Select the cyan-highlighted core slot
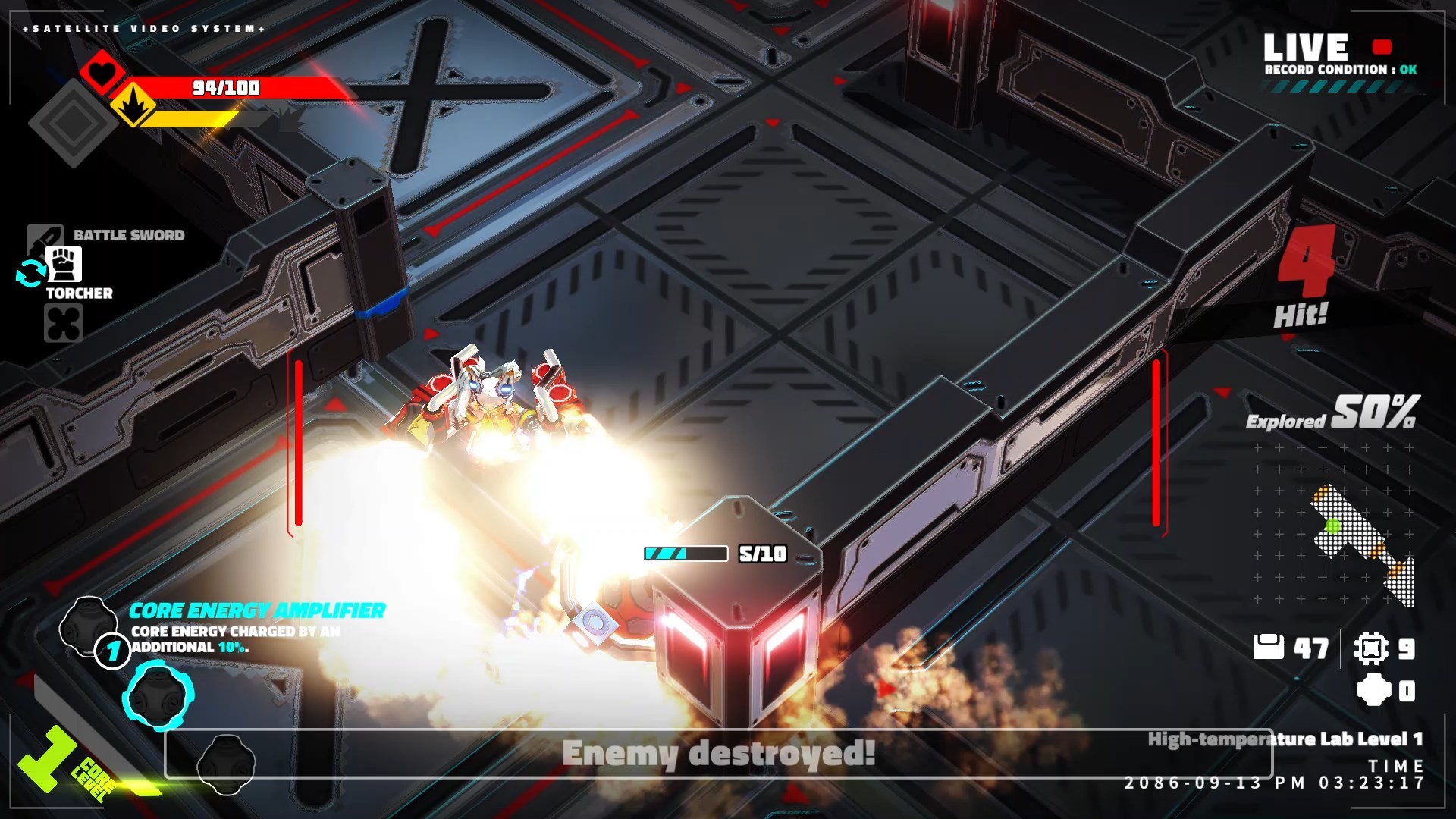Viewport: 1456px width, 819px height. click(x=158, y=695)
